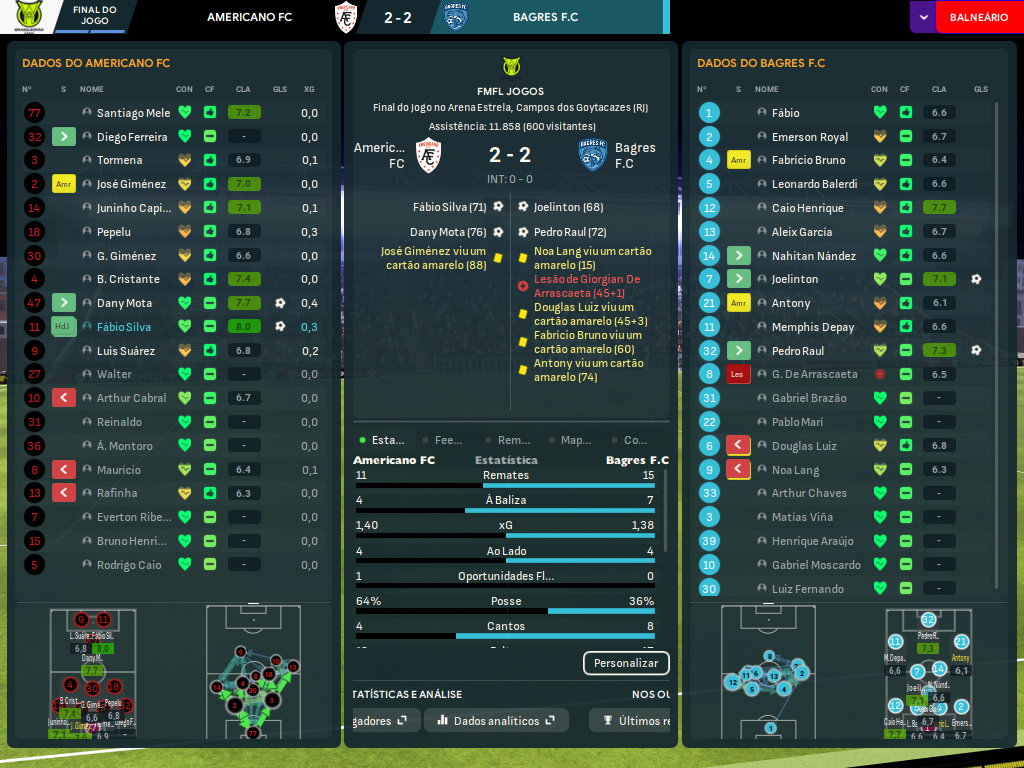Switch to the Estatística tab
The height and width of the screenshot is (768, 1024).
384,440
